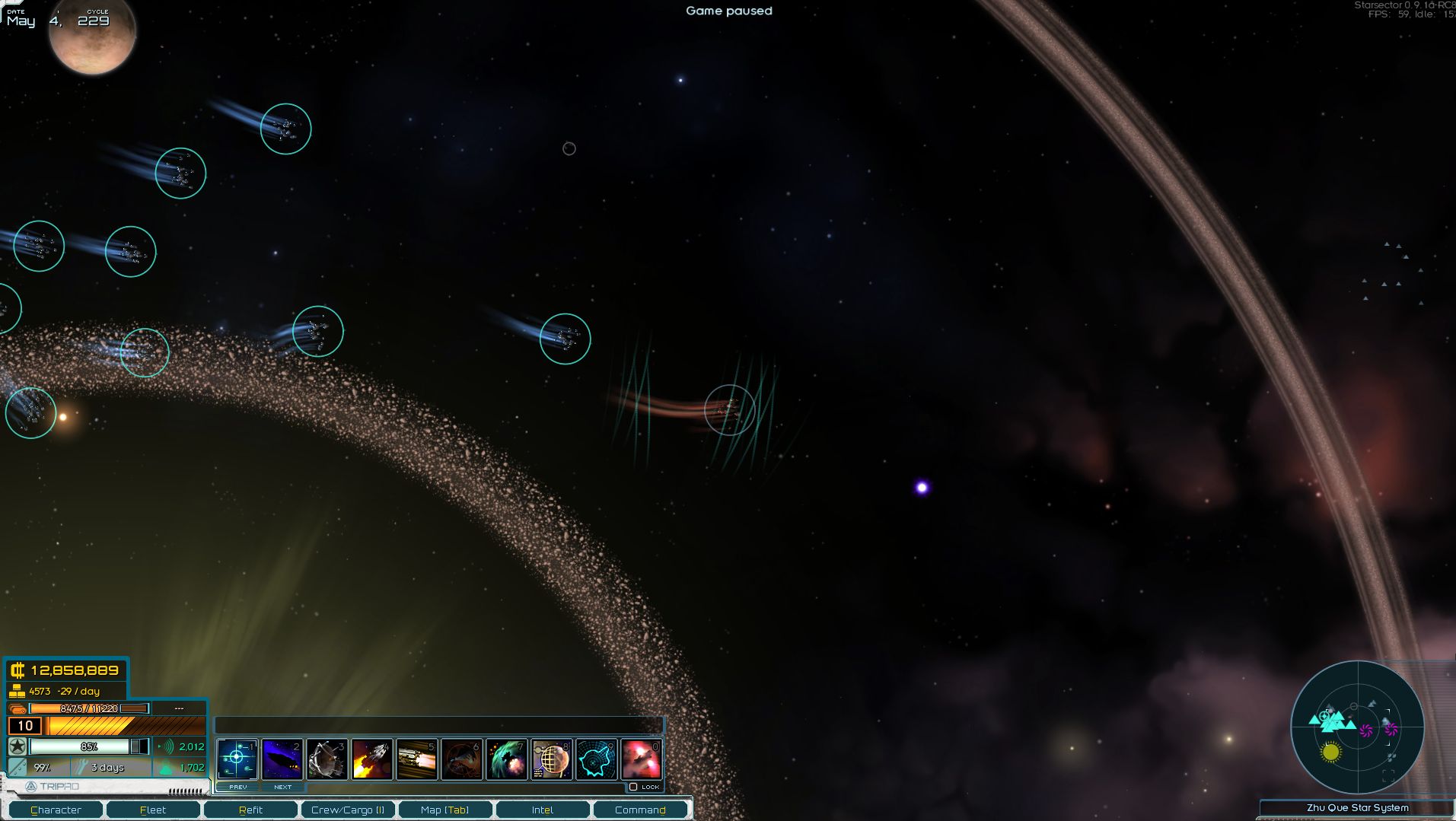Open the Refit screen
This screenshot has height=821, width=1456.
pyautogui.click(x=250, y=810)
